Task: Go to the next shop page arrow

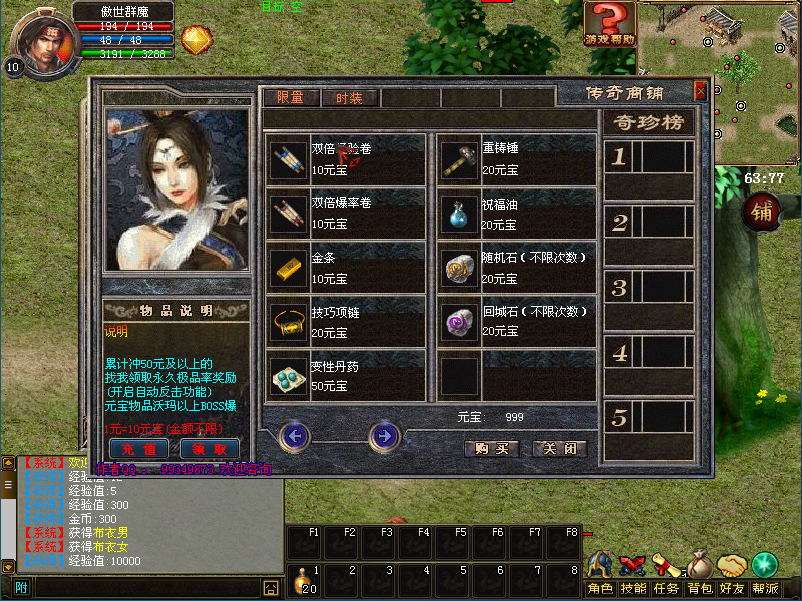Action: coord(384,436)
